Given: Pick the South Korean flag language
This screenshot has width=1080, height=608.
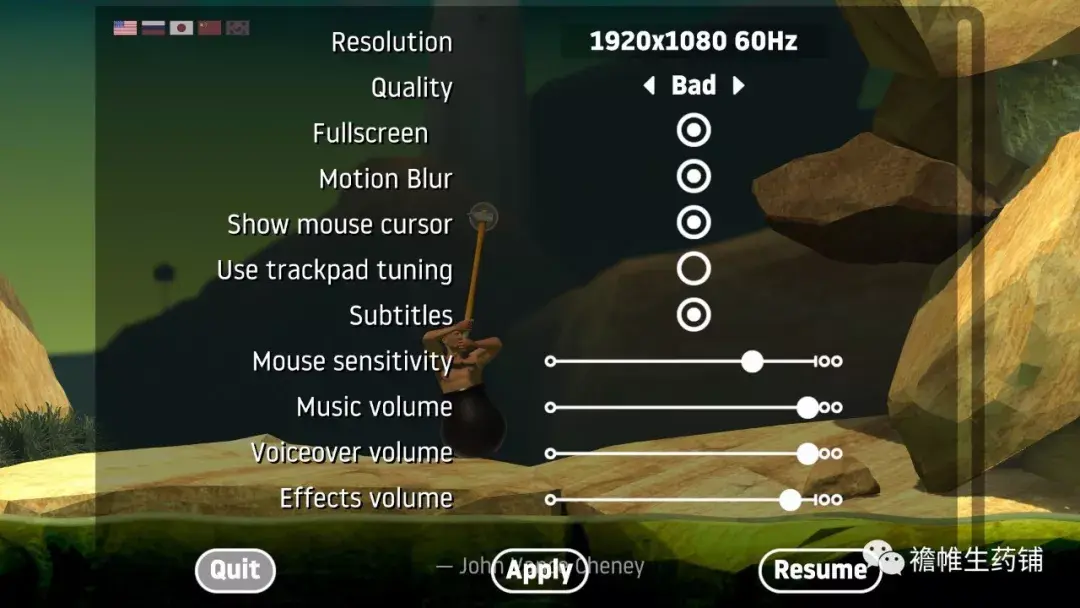Looking at the screenshot, I should [237, 28].
